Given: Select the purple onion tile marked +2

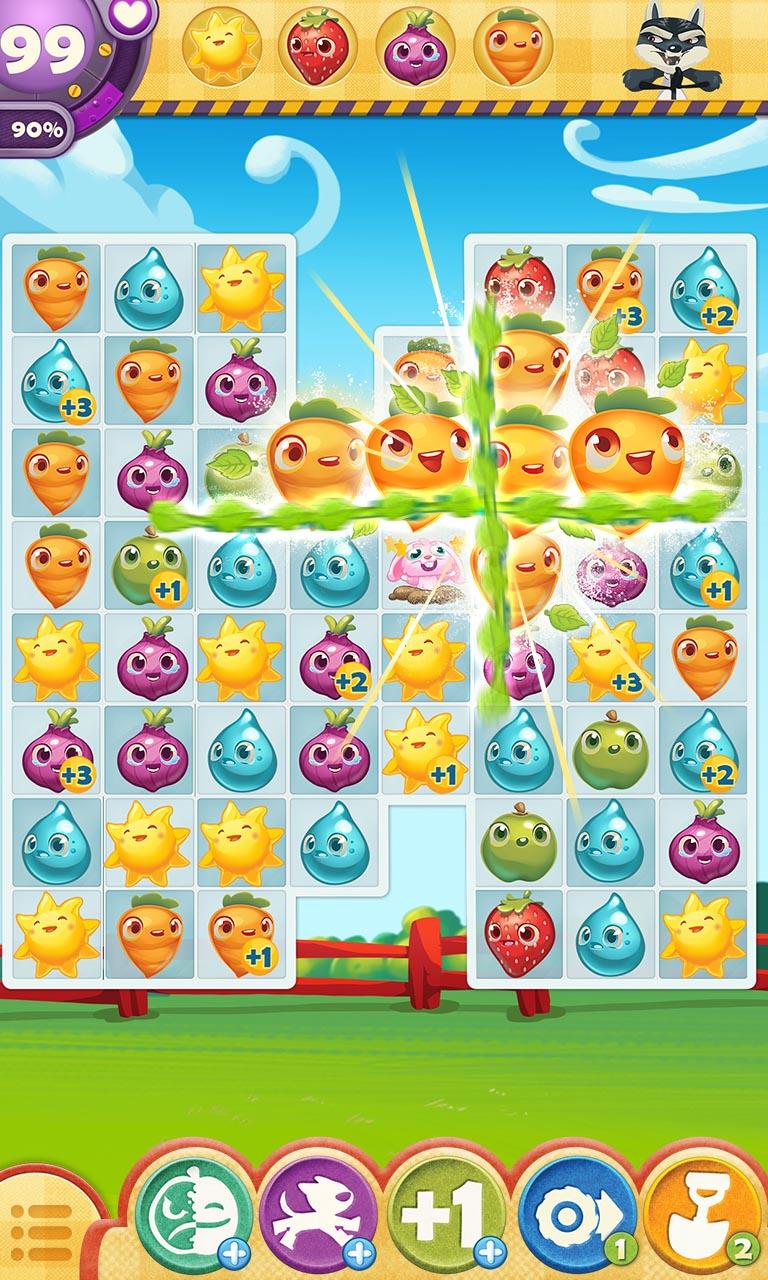Looking at the screenshot, I should click(x=333, y=659).
